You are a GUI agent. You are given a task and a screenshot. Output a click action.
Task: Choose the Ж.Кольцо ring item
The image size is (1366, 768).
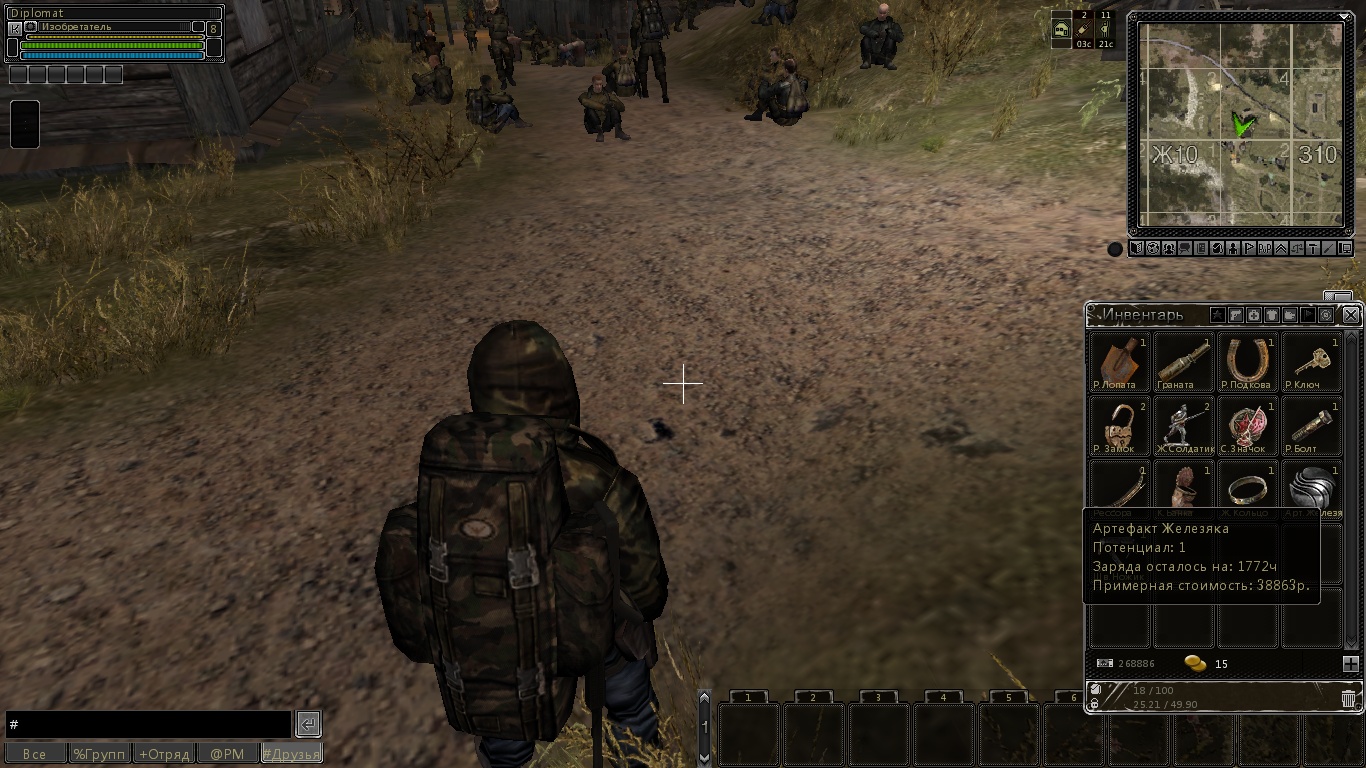pyautogui.click(x=1247, y=489)
